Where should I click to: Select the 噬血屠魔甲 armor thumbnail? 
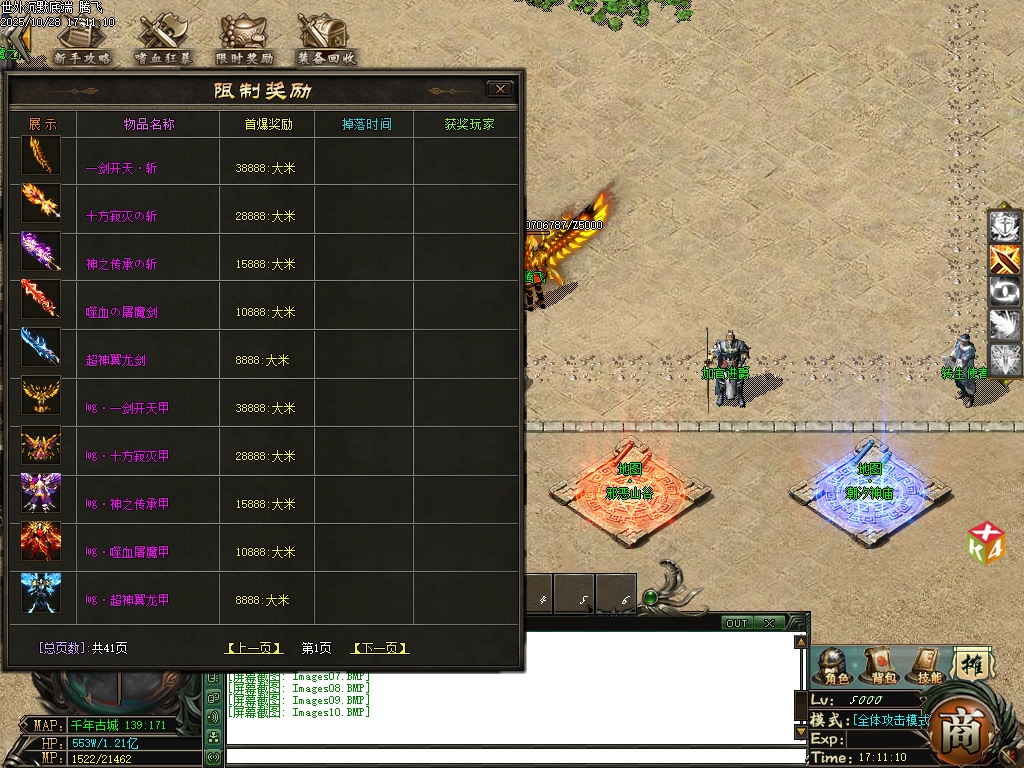pos(41,541)
